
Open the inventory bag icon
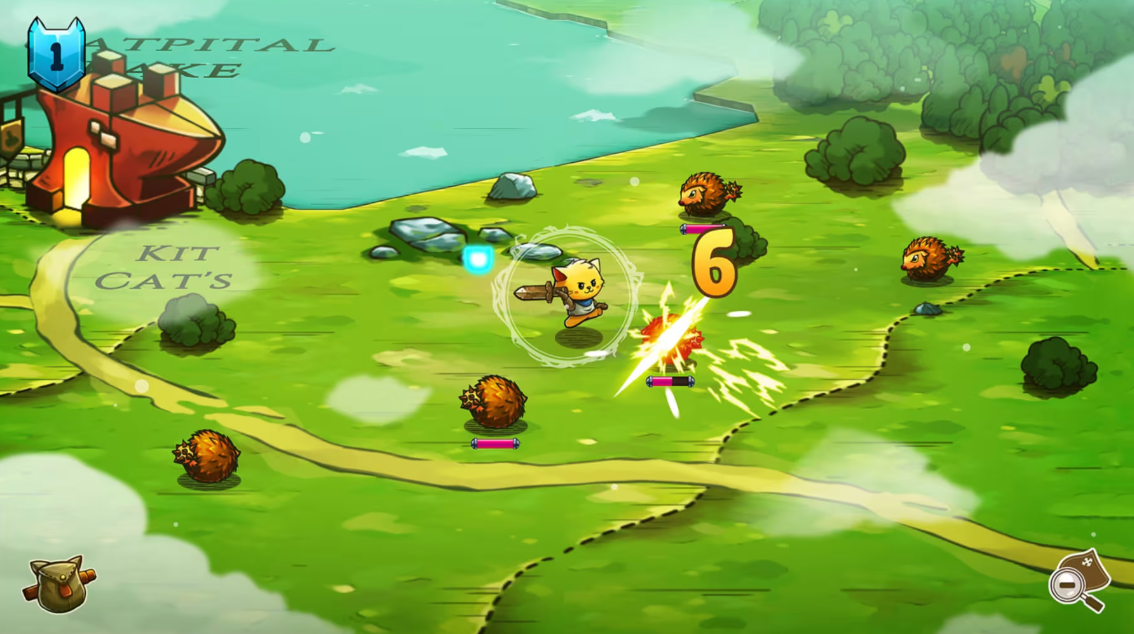59,583
